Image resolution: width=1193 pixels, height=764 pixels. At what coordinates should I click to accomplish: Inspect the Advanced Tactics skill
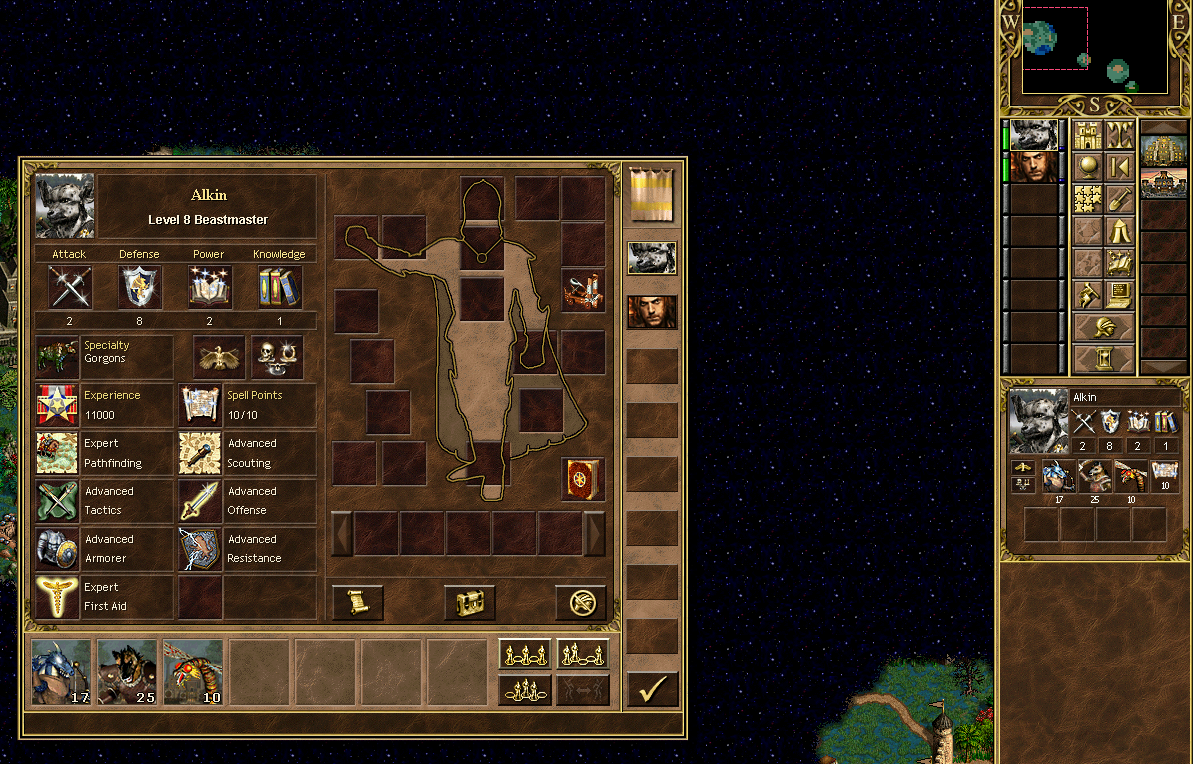[57, 500]
